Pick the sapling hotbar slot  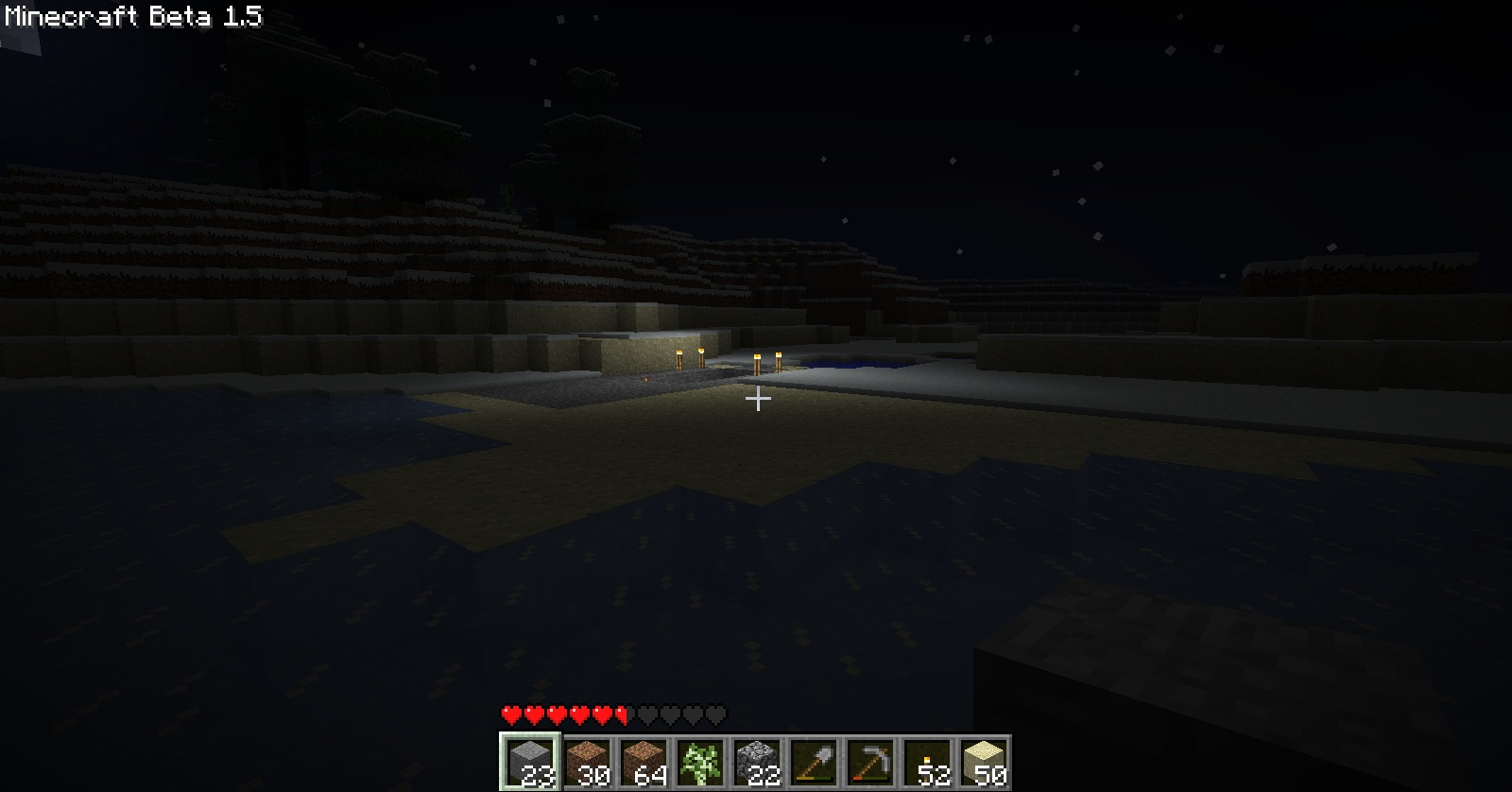pos(700,762)
